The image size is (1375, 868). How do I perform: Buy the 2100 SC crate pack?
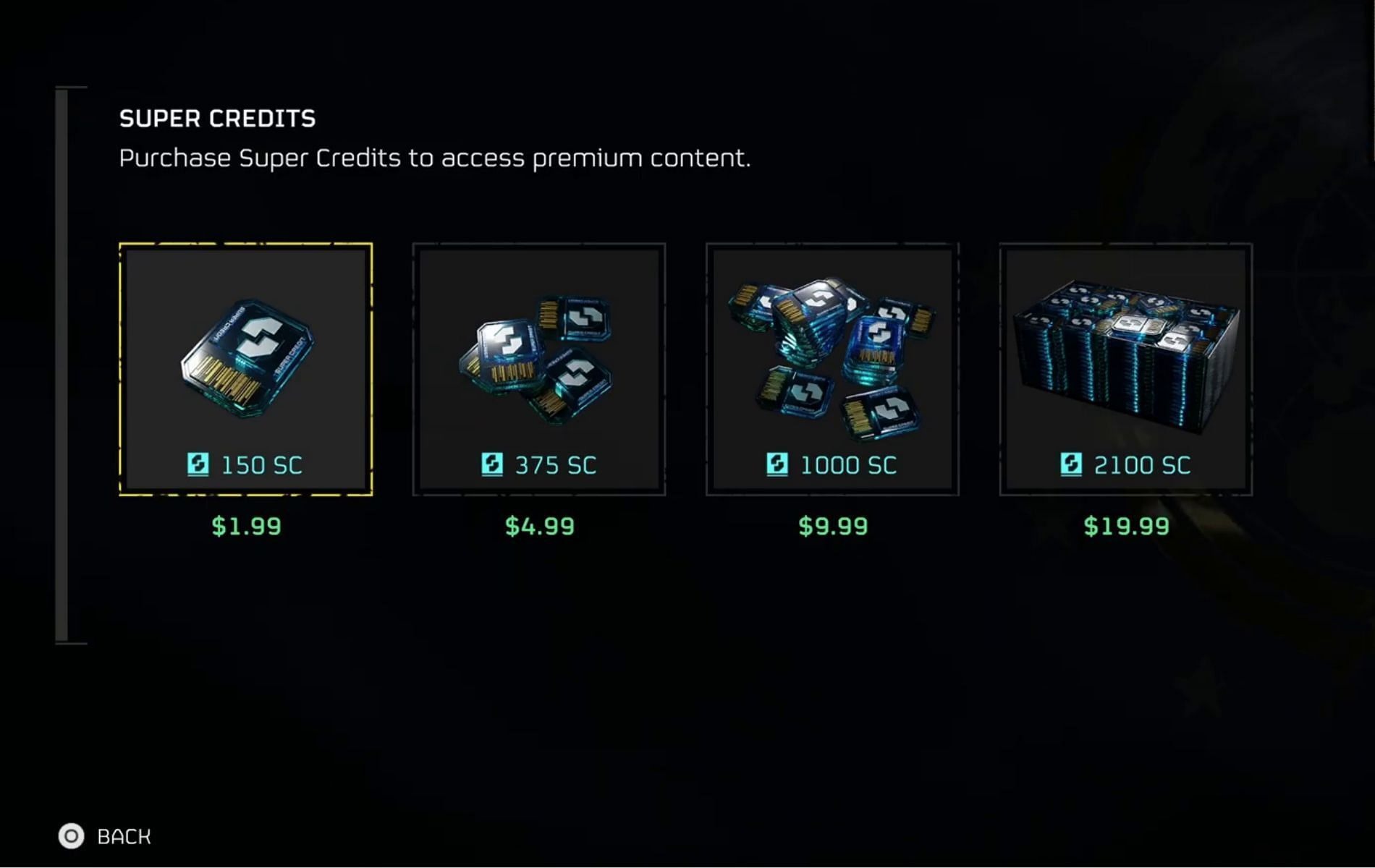pos(1125,369)
